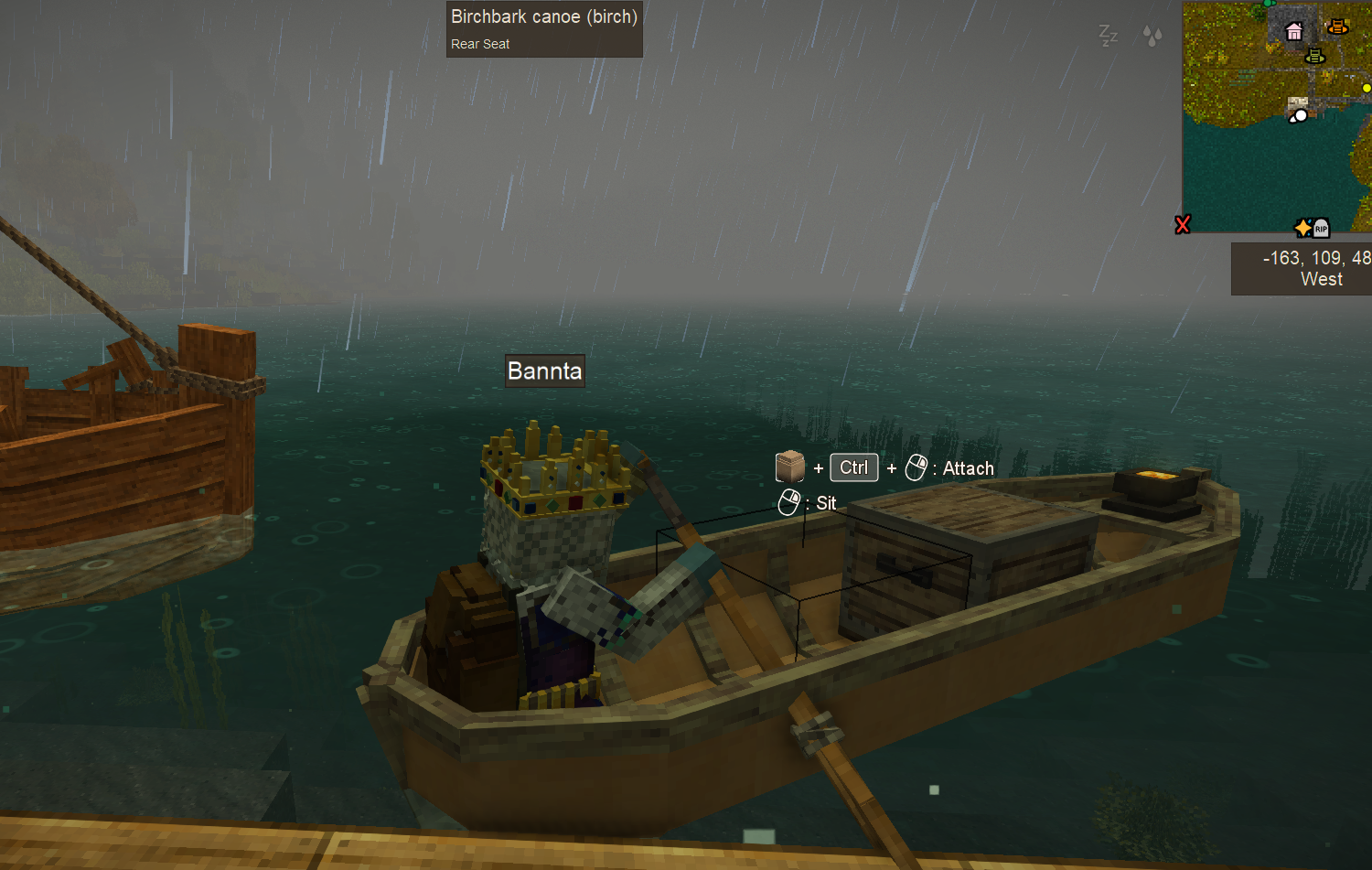Select the red X map marker

pos(1183,224)
